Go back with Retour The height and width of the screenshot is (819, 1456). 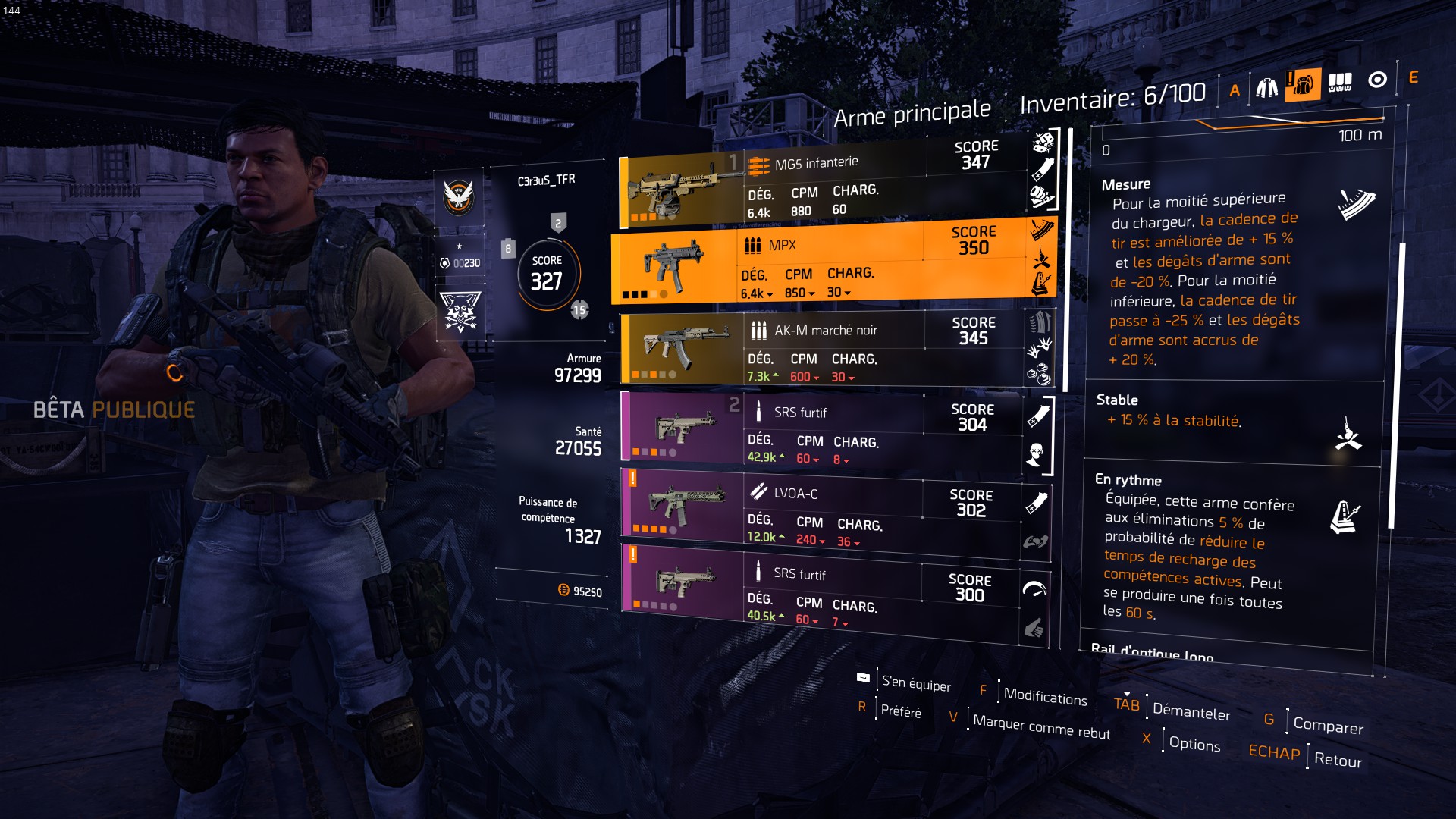(1338, 760)
